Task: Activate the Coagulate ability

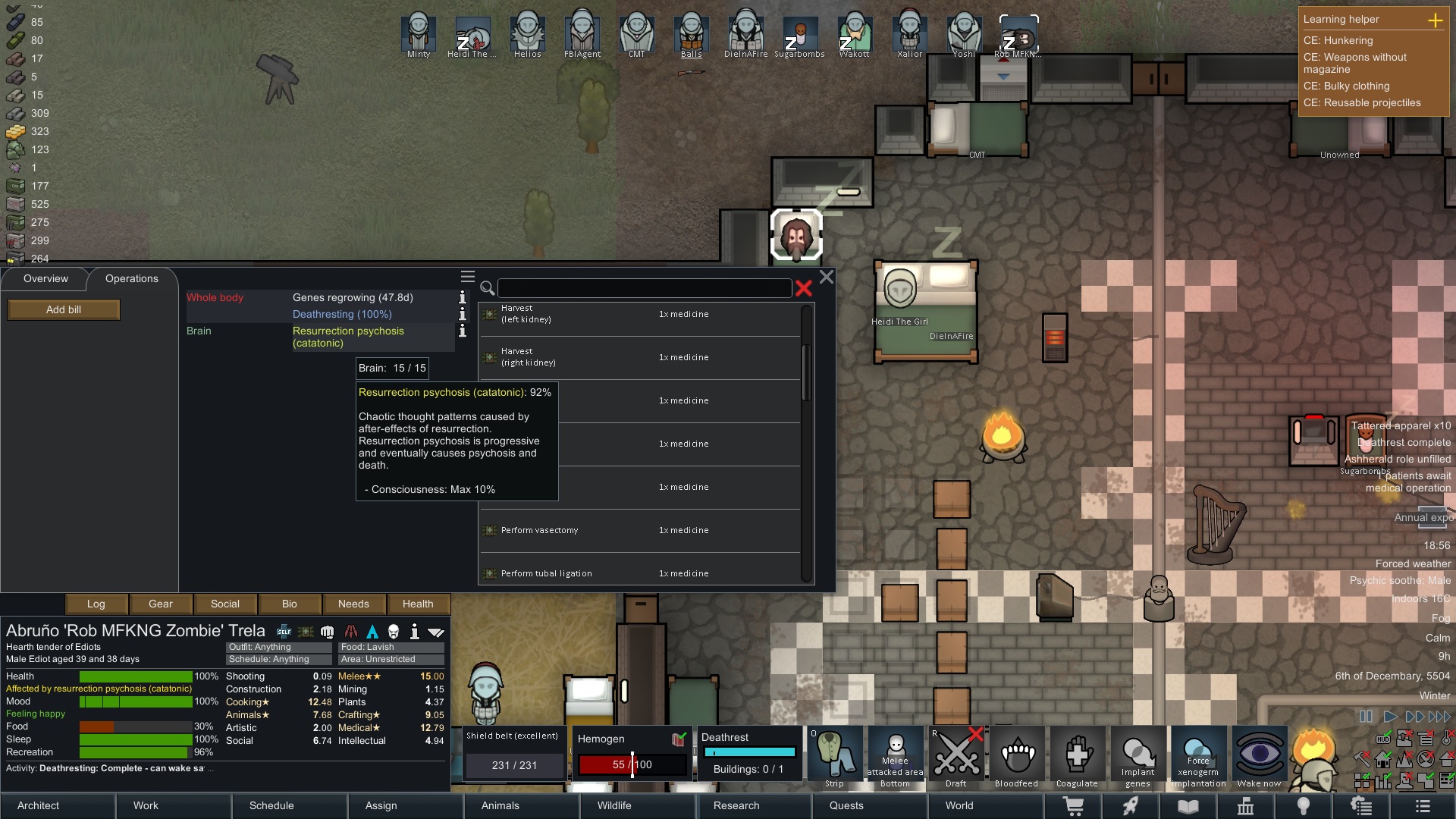Action: pos(1077,758)
